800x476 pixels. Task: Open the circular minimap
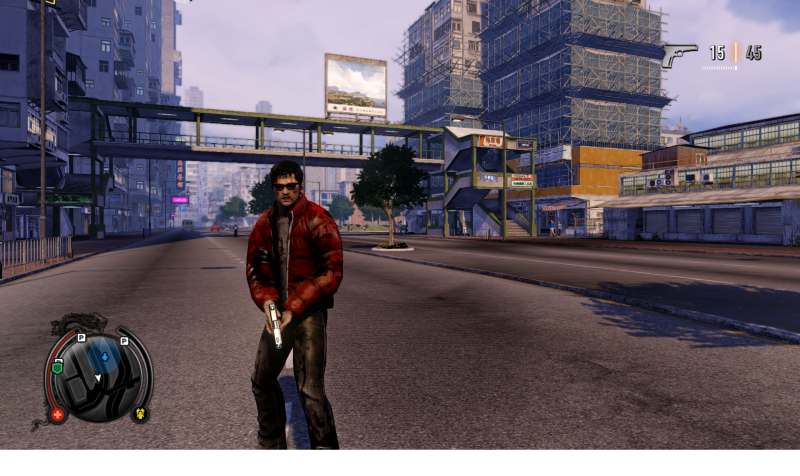coord(98,375)
